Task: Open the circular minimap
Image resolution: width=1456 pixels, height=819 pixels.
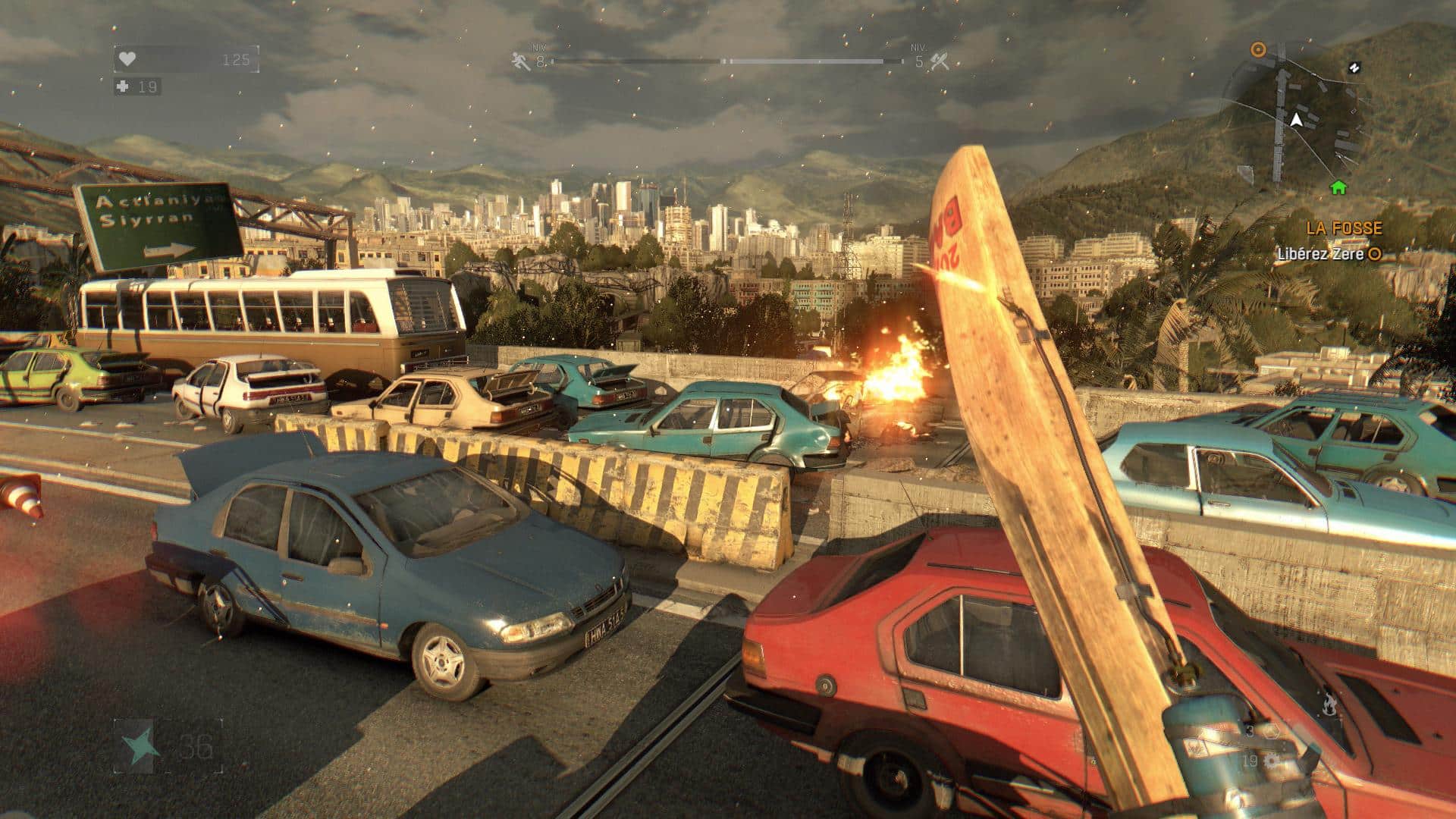Action: tap(1297, 121)
